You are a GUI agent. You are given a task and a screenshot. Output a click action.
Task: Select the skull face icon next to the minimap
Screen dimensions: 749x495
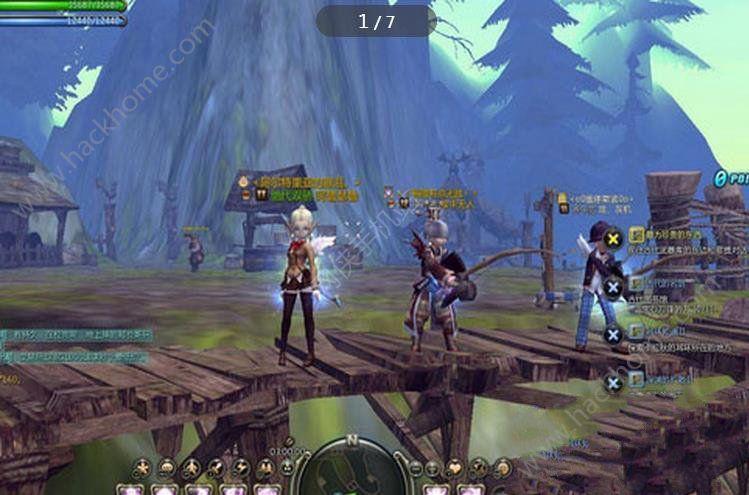point(287,468)
